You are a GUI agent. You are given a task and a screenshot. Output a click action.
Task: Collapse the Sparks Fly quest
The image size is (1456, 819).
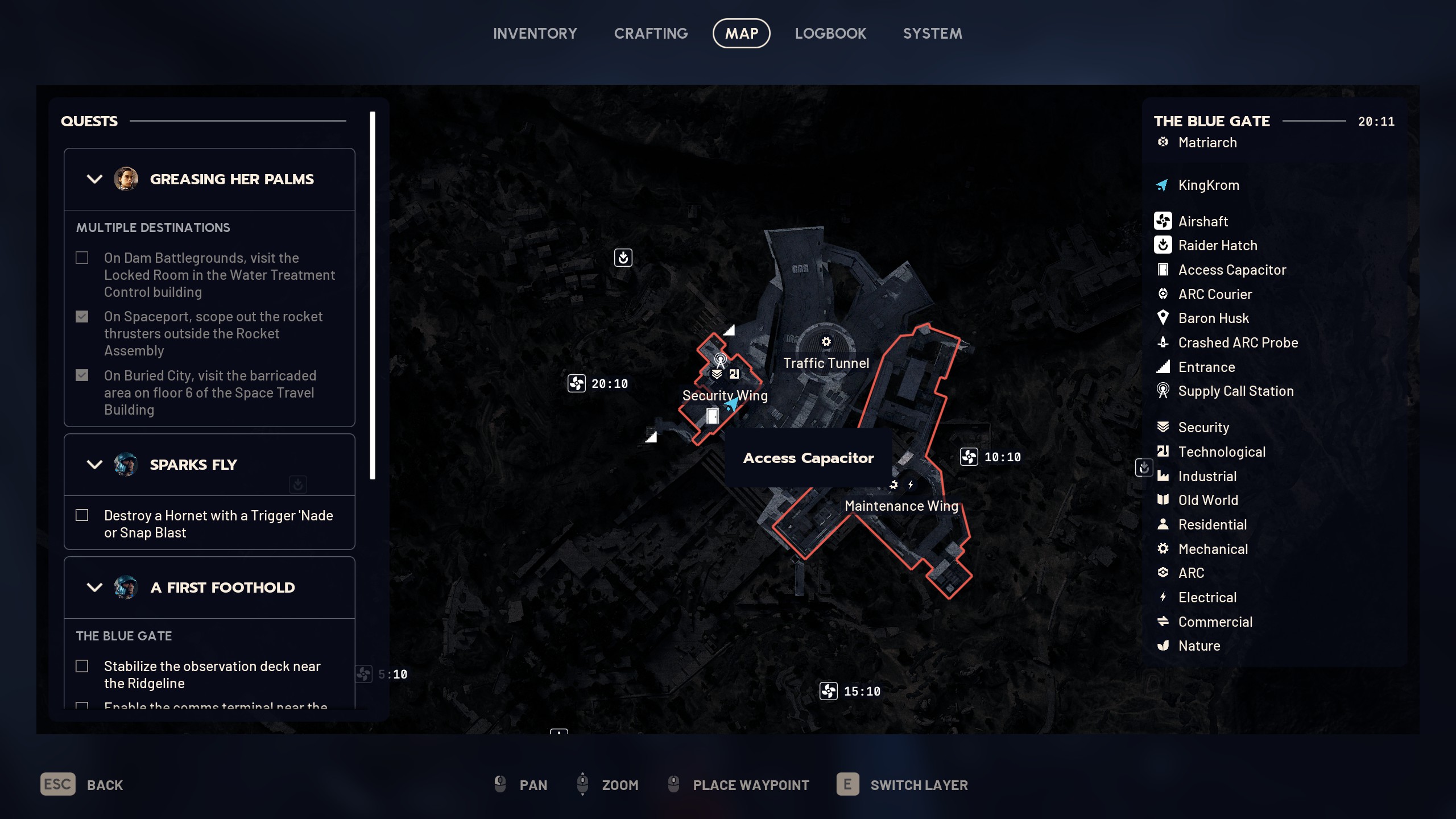(94, 465)
